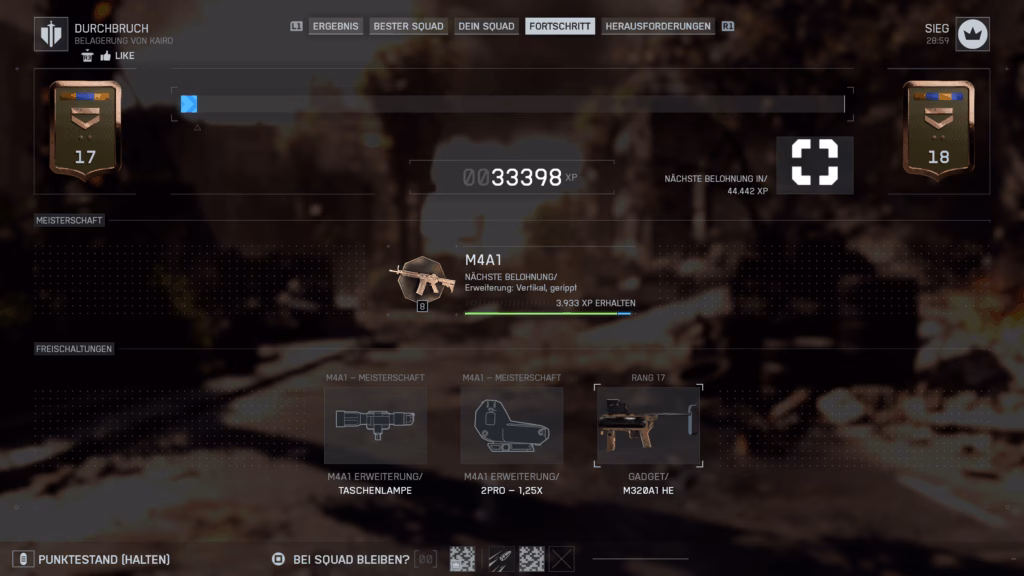Select the M4A1 mastery weapon icon

coord(422,281)
